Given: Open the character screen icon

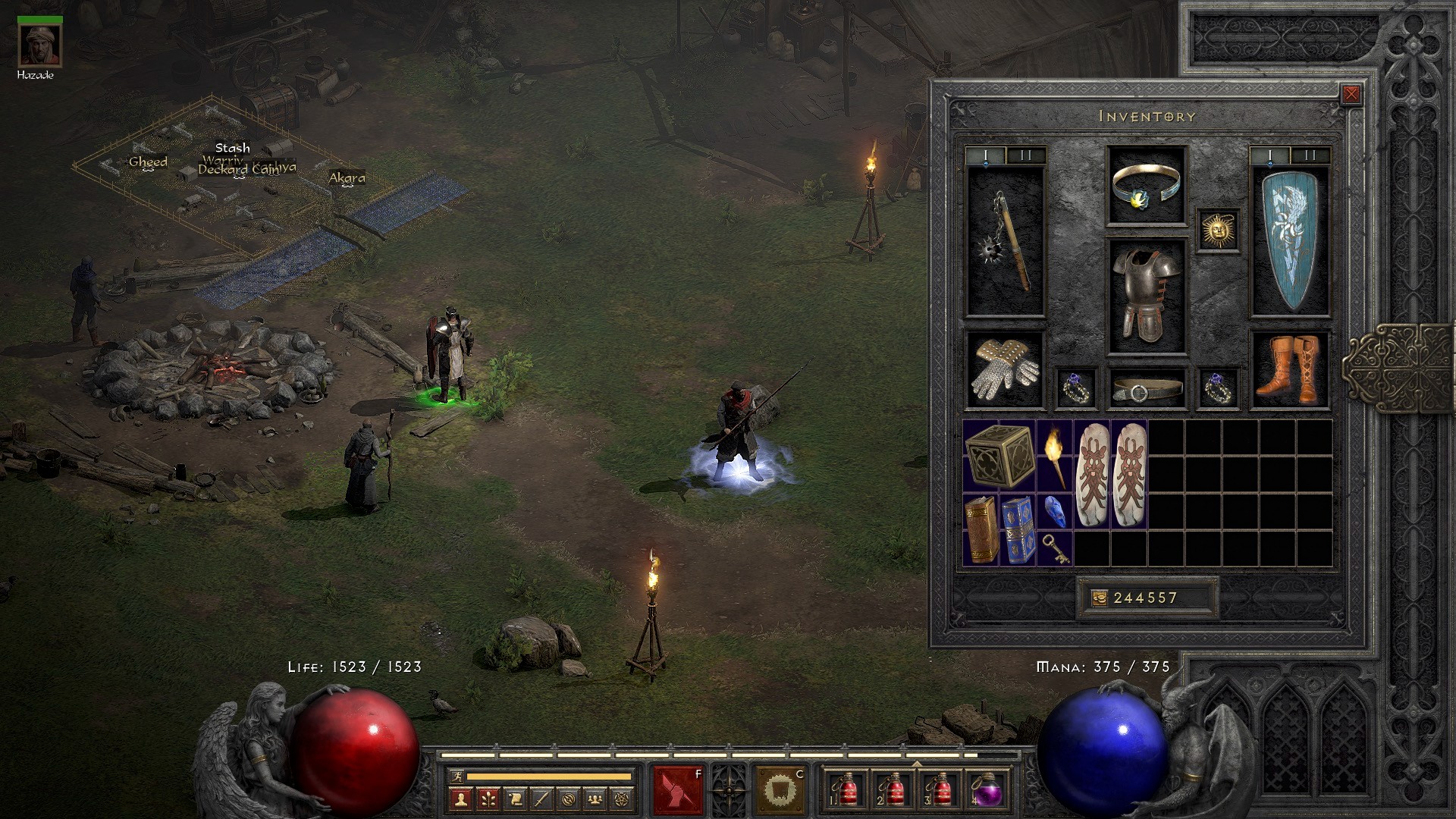Looking at the screenshot, I should pos(460,798).
